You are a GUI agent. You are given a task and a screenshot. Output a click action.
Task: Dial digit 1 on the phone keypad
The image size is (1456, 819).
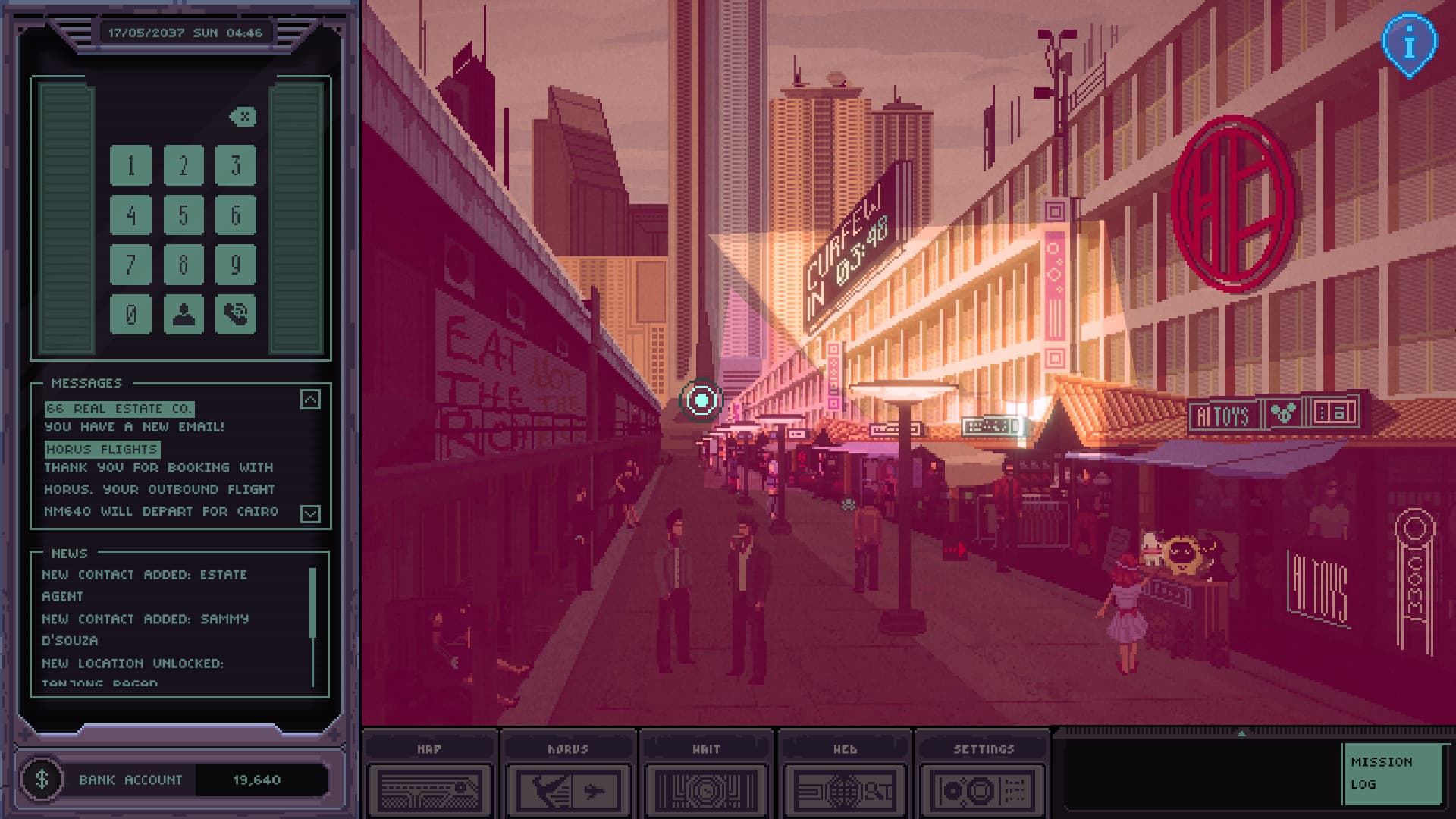(130, 165)
